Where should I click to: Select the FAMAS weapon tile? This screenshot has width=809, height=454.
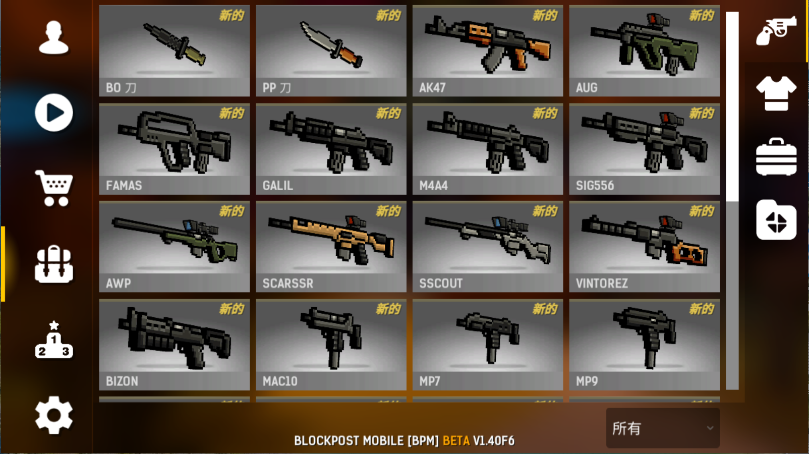[174, 148]
